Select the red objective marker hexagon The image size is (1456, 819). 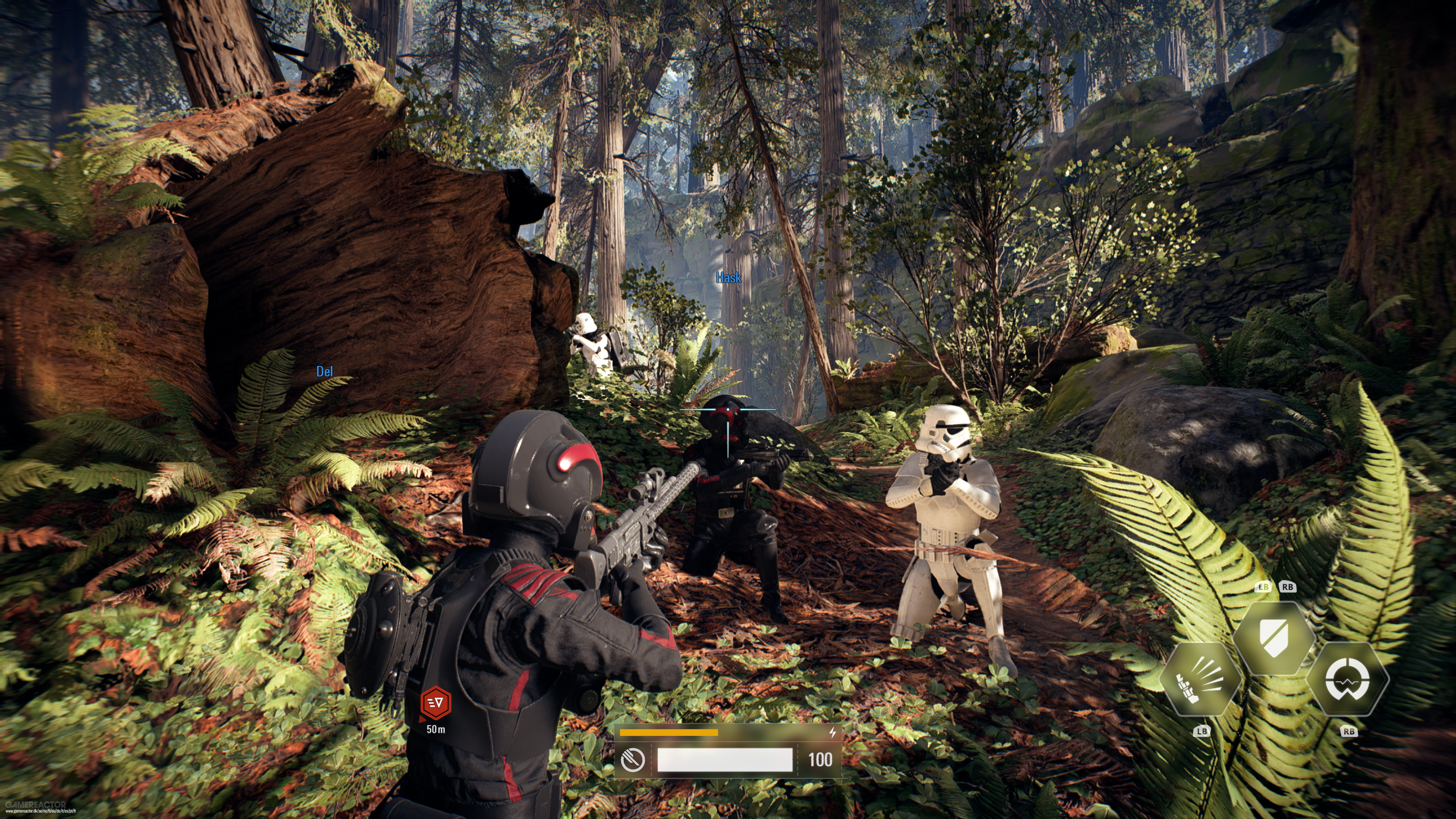pyautogui.click(x=436, y=703)
